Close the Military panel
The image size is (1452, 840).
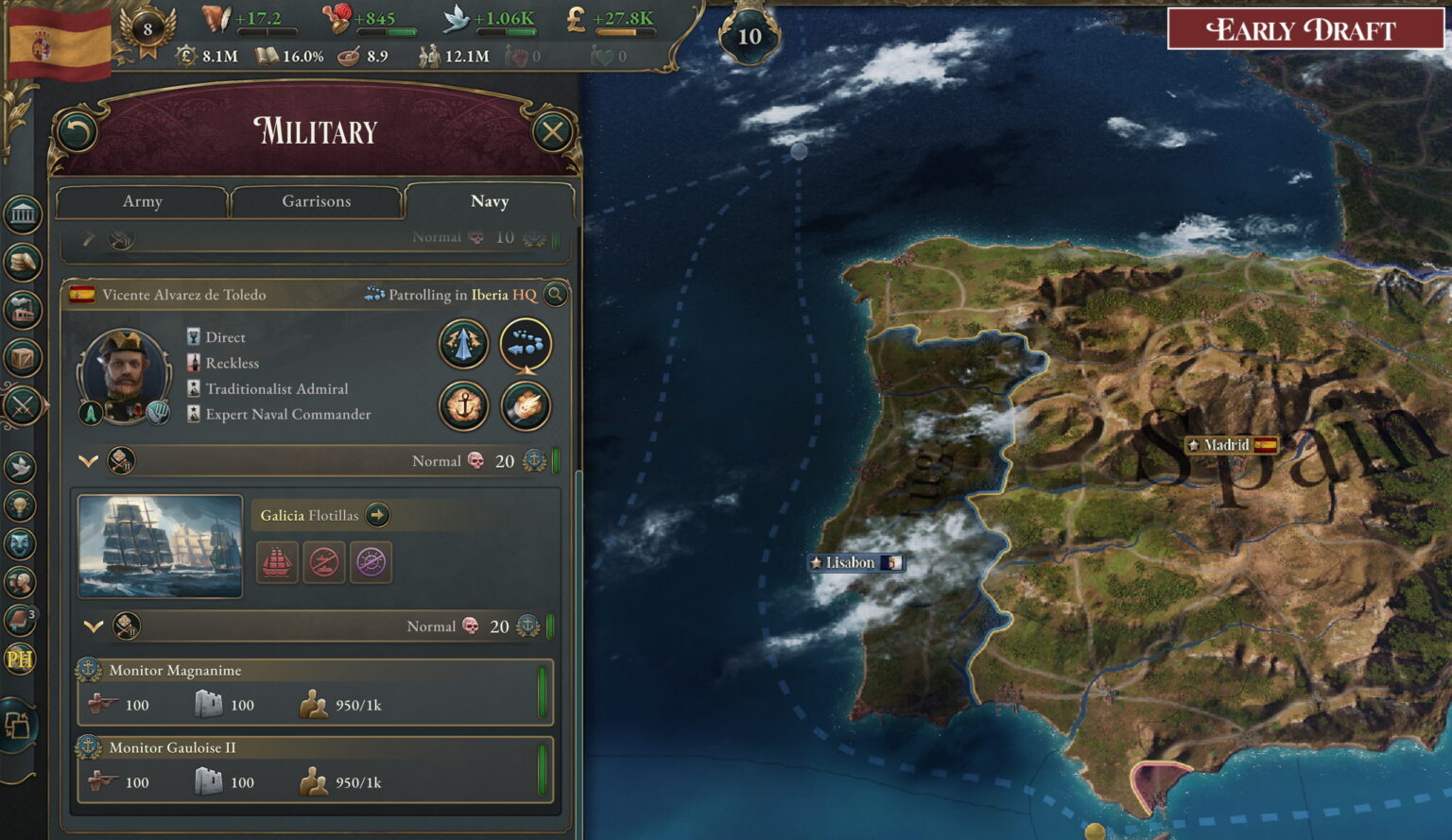coord(553,132)
